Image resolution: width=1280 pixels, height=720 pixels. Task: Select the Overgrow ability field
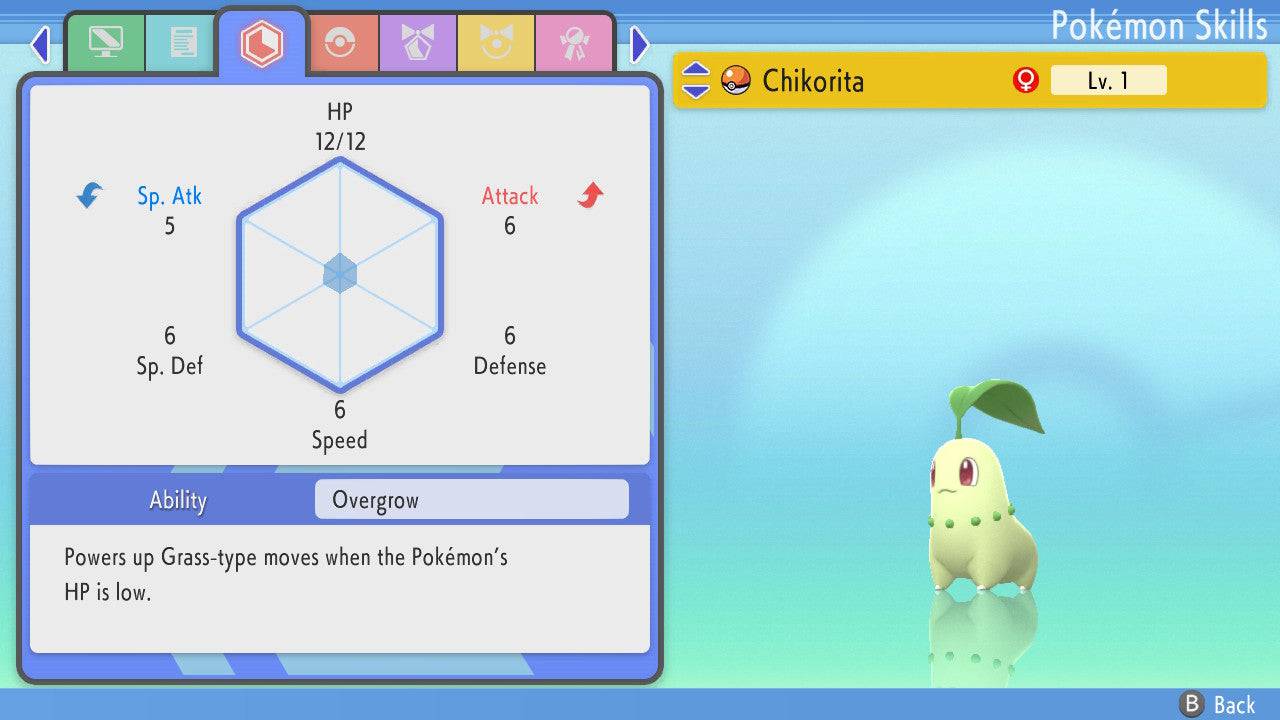pos(471,500)
